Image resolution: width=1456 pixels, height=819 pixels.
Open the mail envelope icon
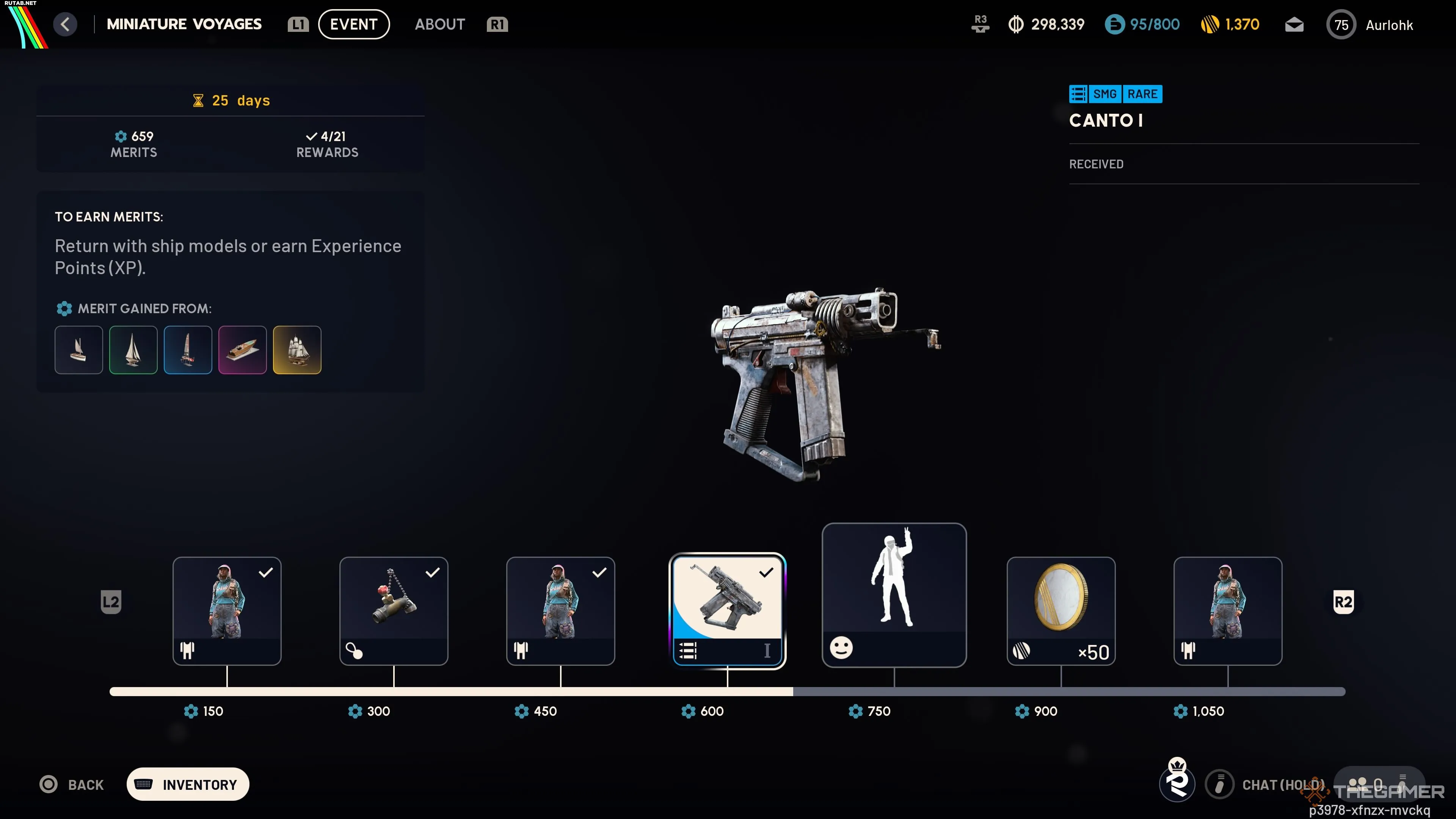coord(1294,25)
